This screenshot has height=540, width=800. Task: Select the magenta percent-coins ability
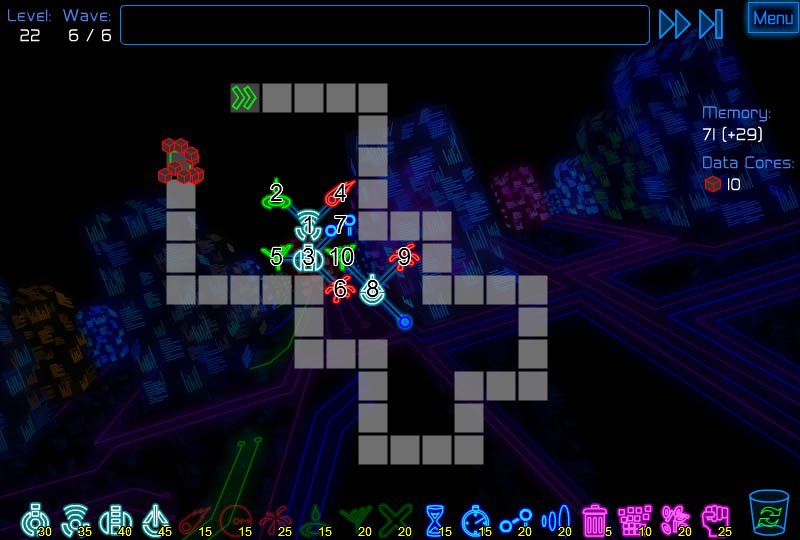(675, 519)
